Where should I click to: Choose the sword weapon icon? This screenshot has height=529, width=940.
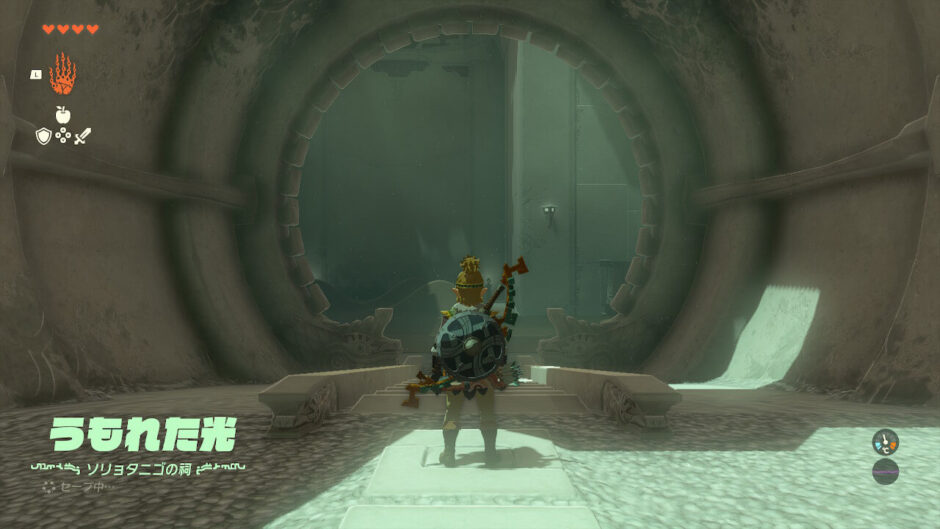tap(82, 135)
